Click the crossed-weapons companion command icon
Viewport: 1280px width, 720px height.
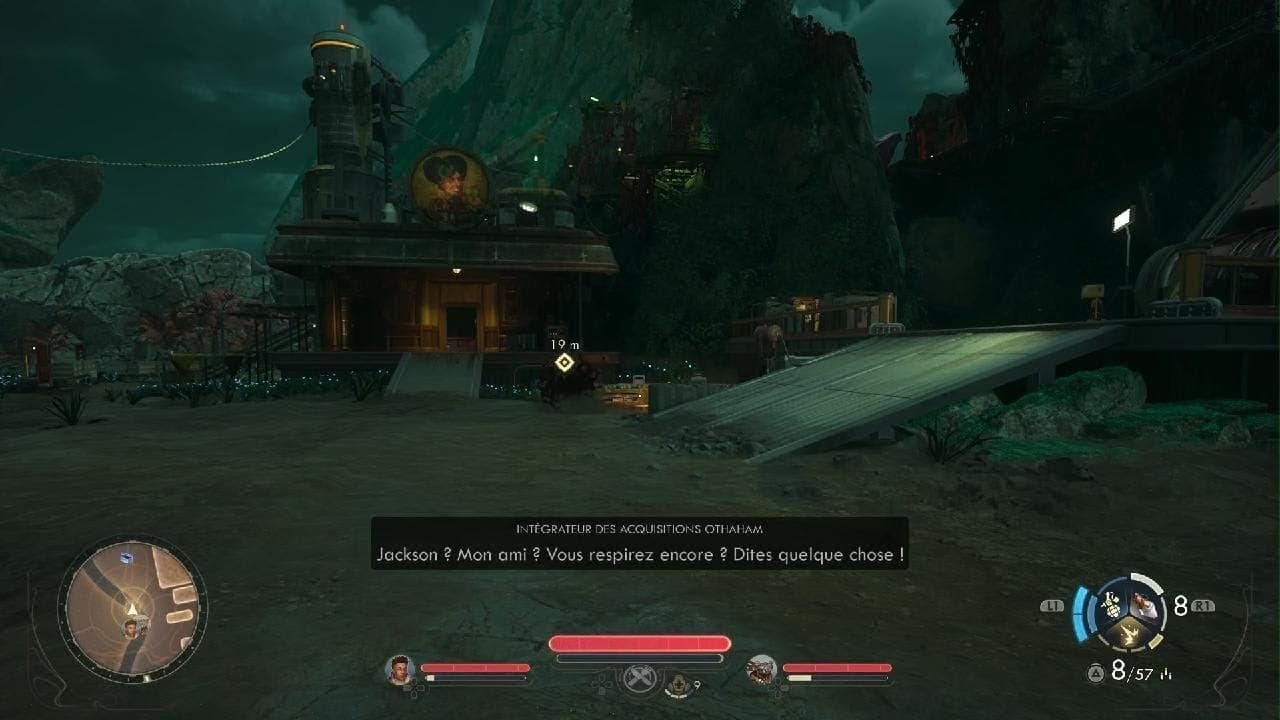click(x=640, y=680)
